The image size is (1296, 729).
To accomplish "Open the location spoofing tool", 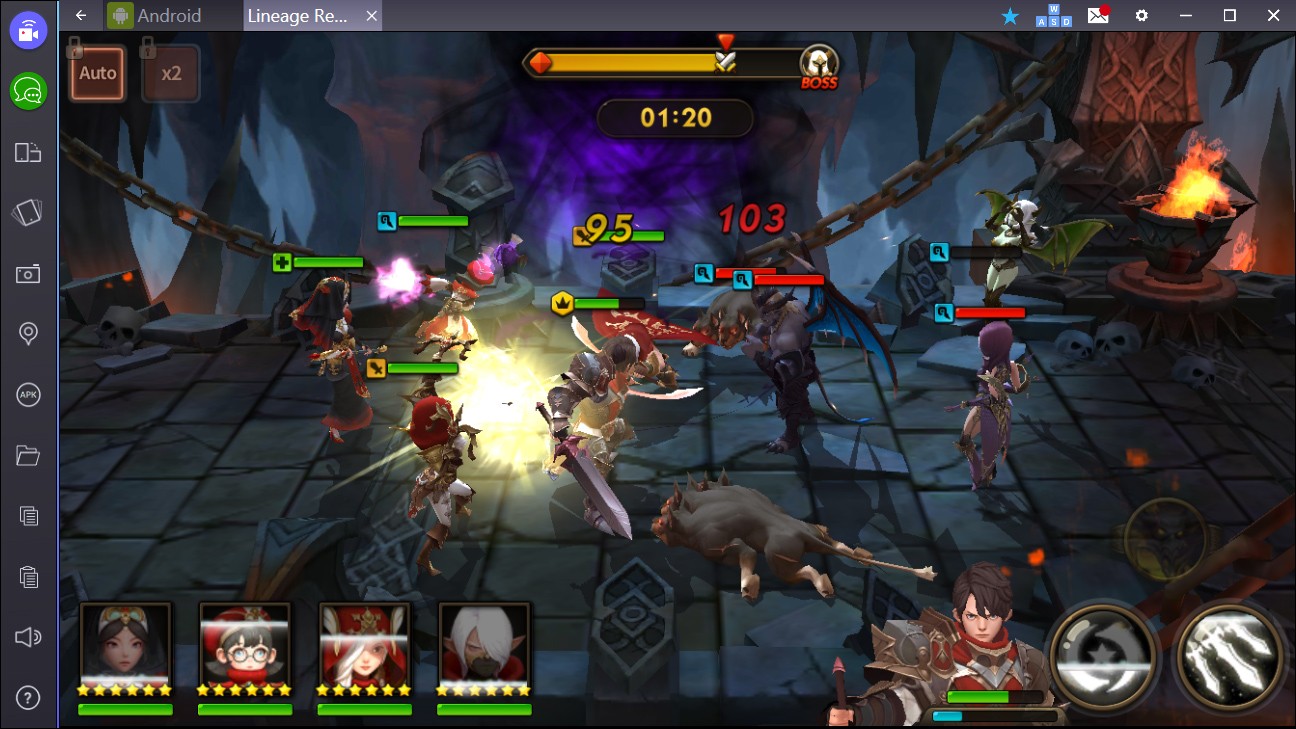I will point(28,334).
